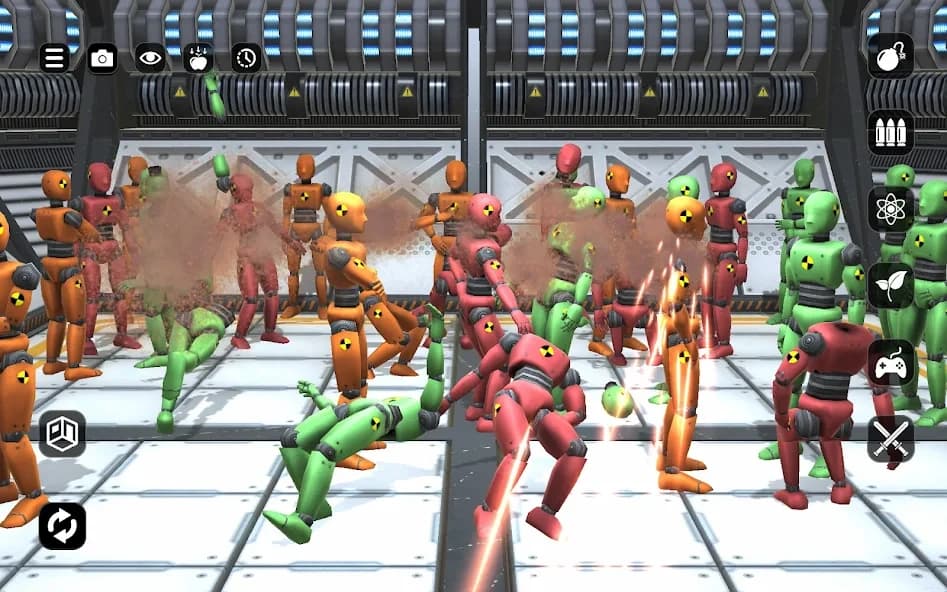Open the clock slow-motion control

(x=246, y=57)
